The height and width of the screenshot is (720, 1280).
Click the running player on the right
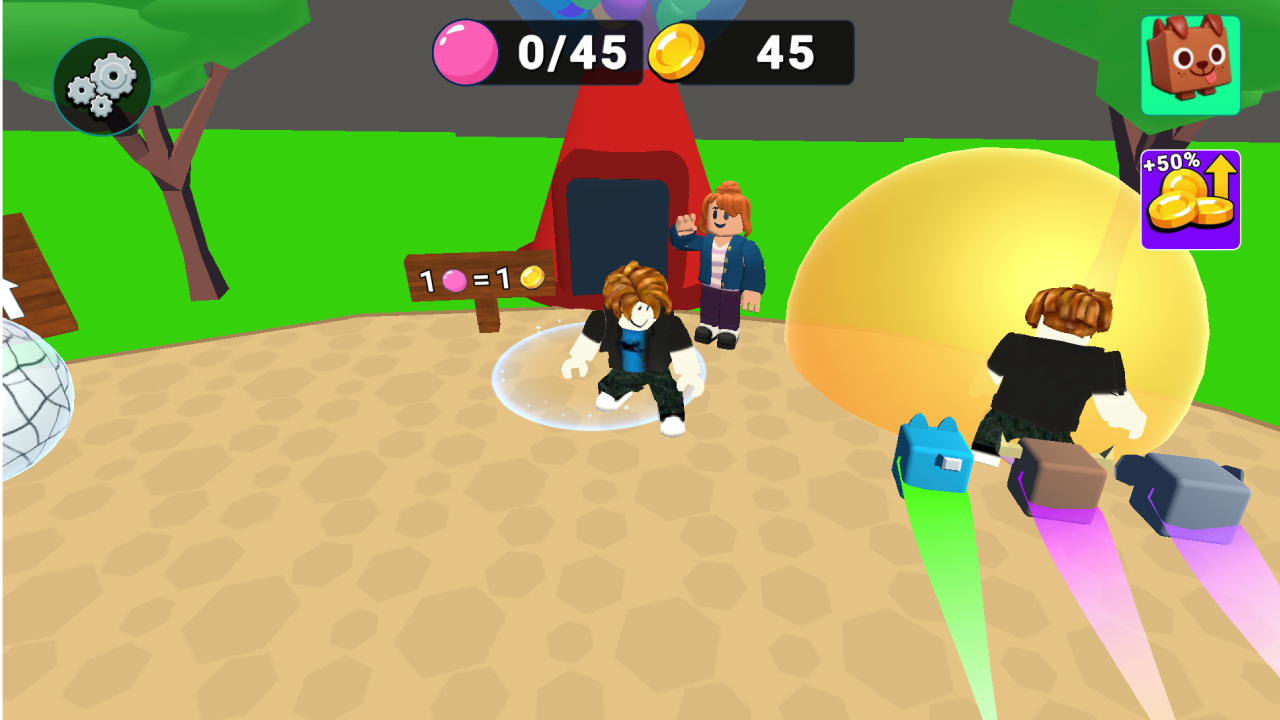pyautogui.click(x=1050, y=380)
